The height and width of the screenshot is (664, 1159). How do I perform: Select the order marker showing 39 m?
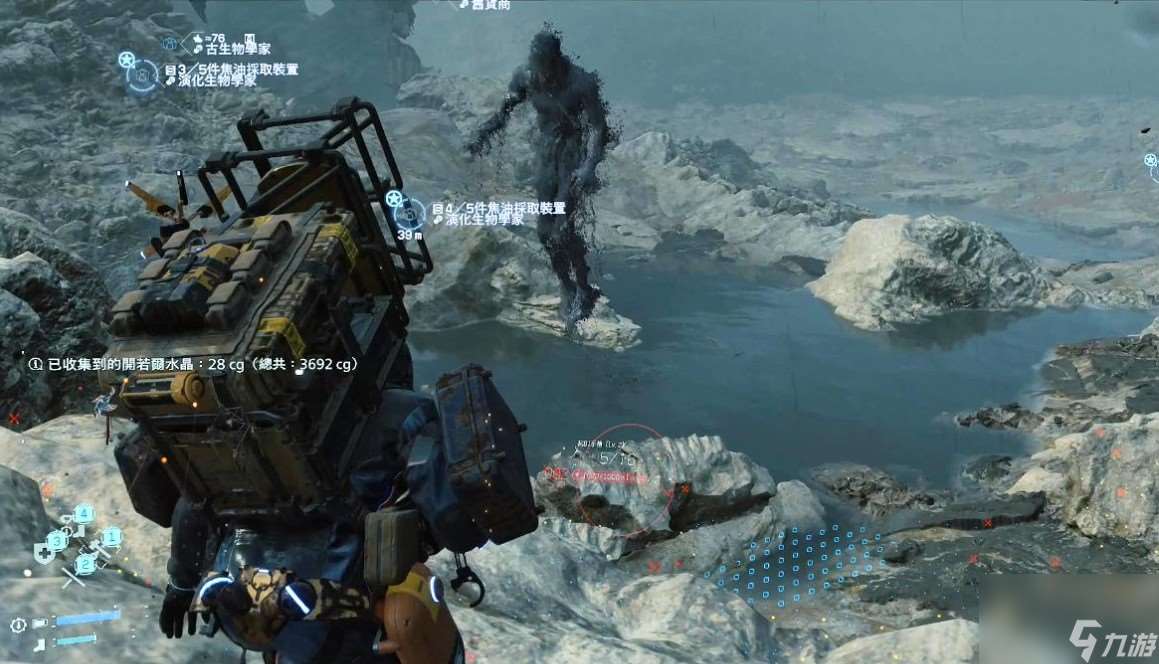click(408, 212)
